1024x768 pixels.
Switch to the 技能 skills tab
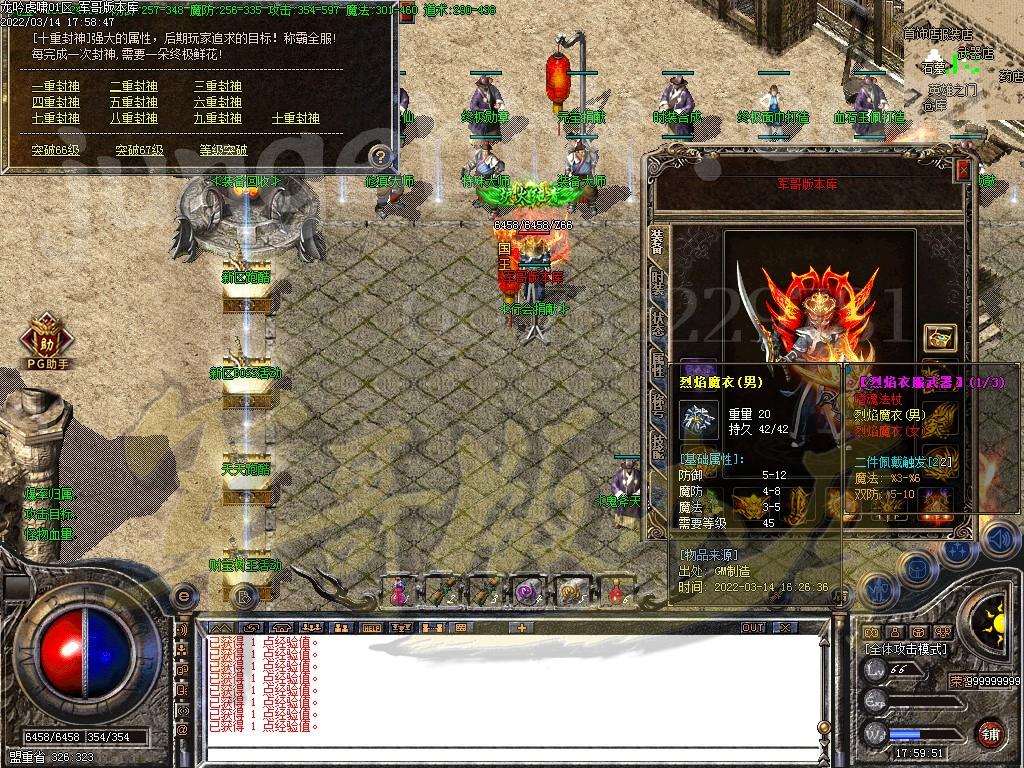(657, 447)
